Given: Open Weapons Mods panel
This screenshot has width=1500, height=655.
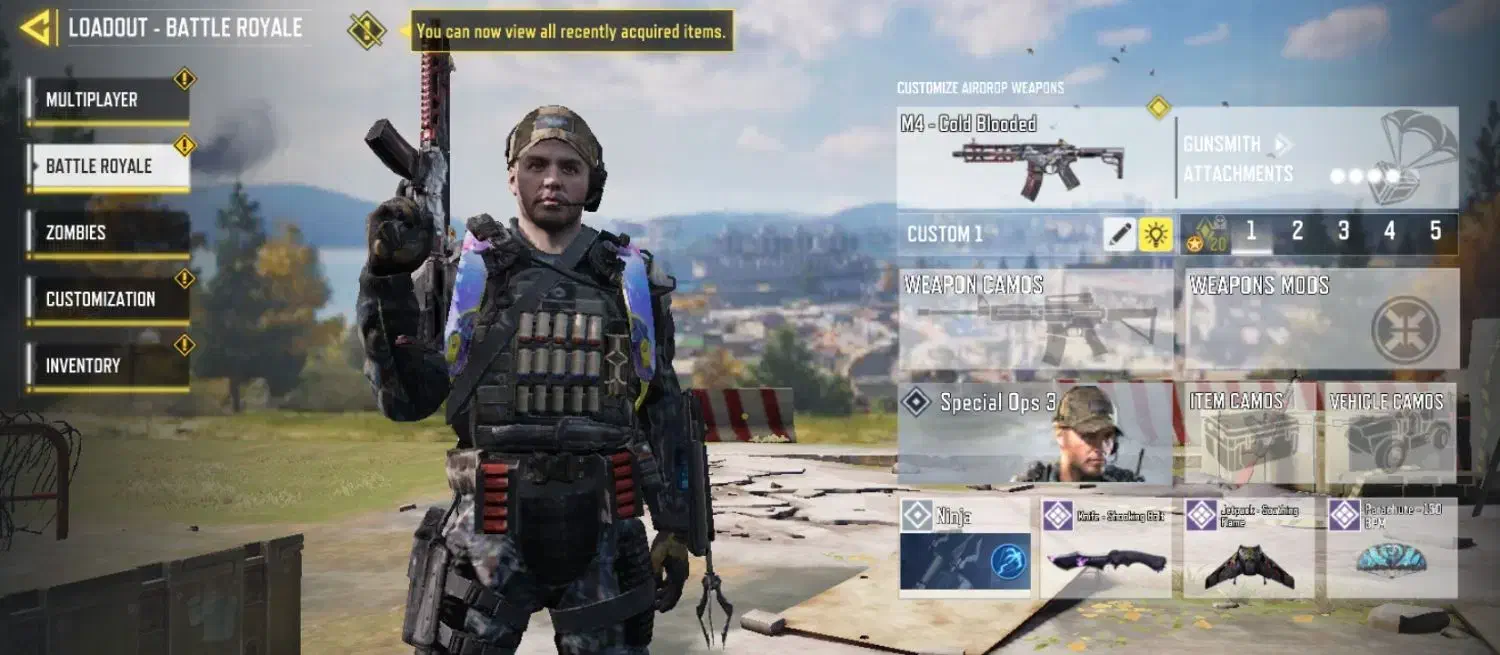Looking at the screenshot, I should click(1322, 319).
